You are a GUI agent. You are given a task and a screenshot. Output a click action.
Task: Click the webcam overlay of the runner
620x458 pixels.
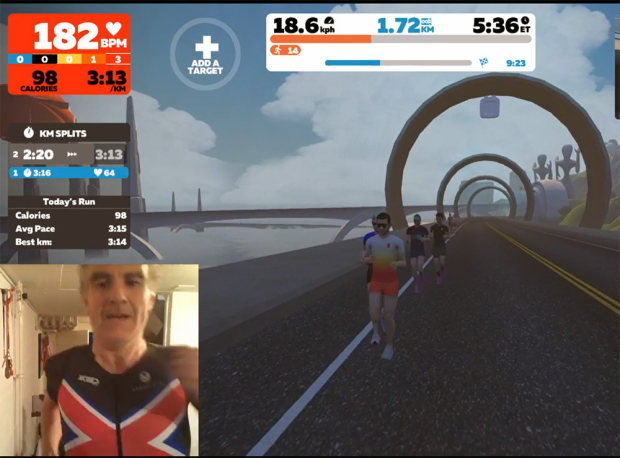coord(99,361)
